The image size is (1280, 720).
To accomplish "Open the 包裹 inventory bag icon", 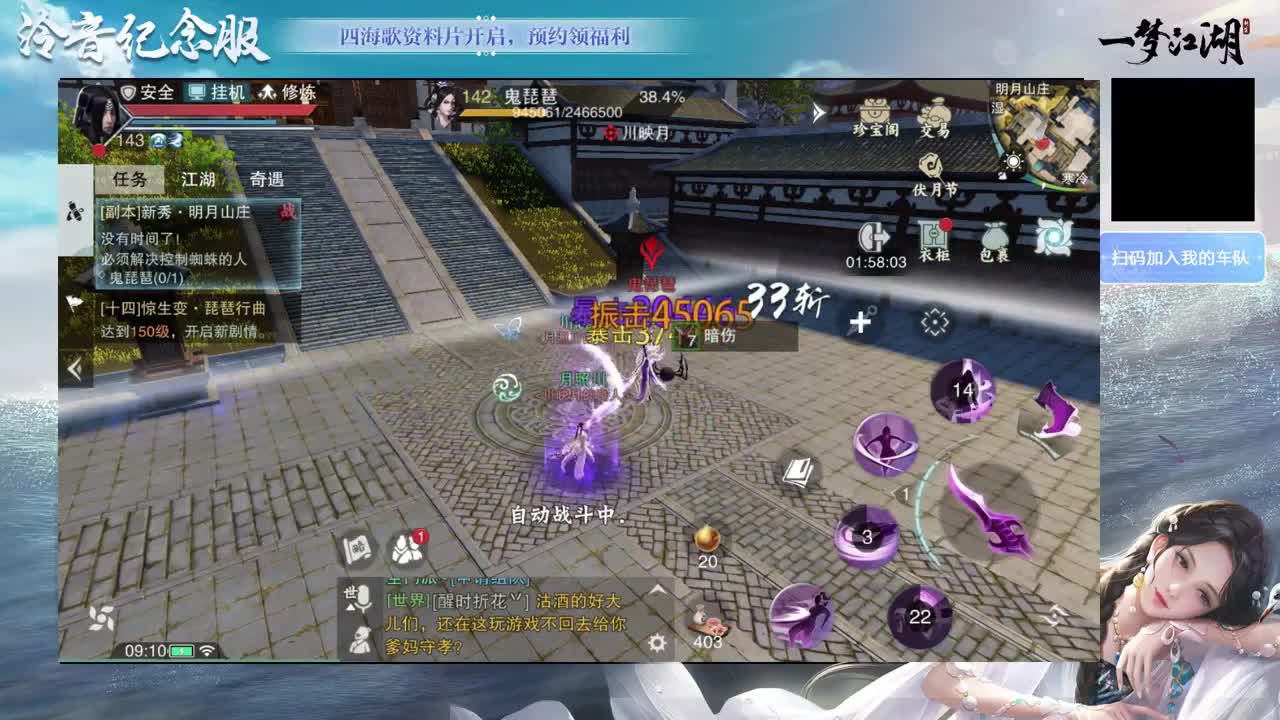I will pos(994,234).
